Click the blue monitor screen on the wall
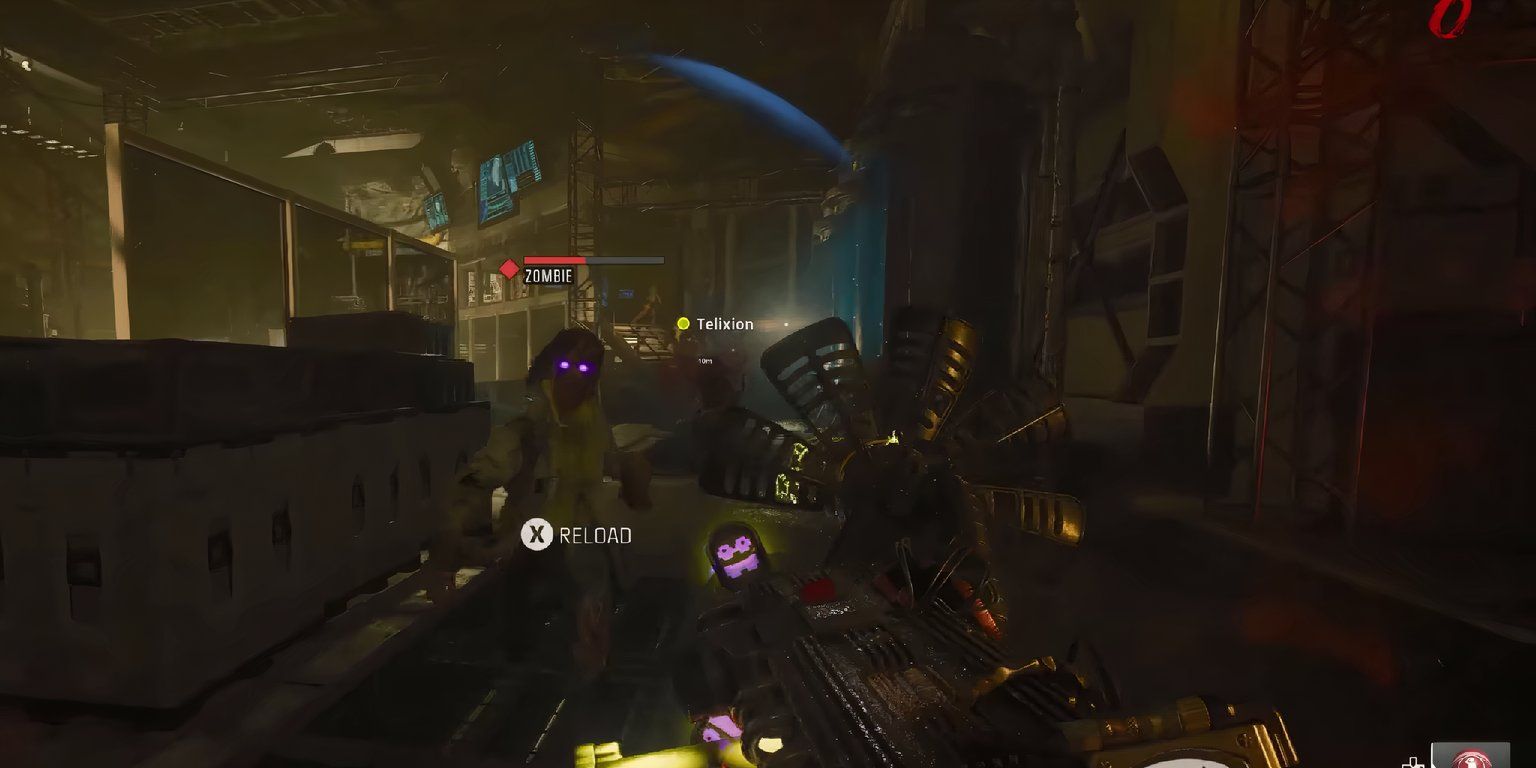 502,183
